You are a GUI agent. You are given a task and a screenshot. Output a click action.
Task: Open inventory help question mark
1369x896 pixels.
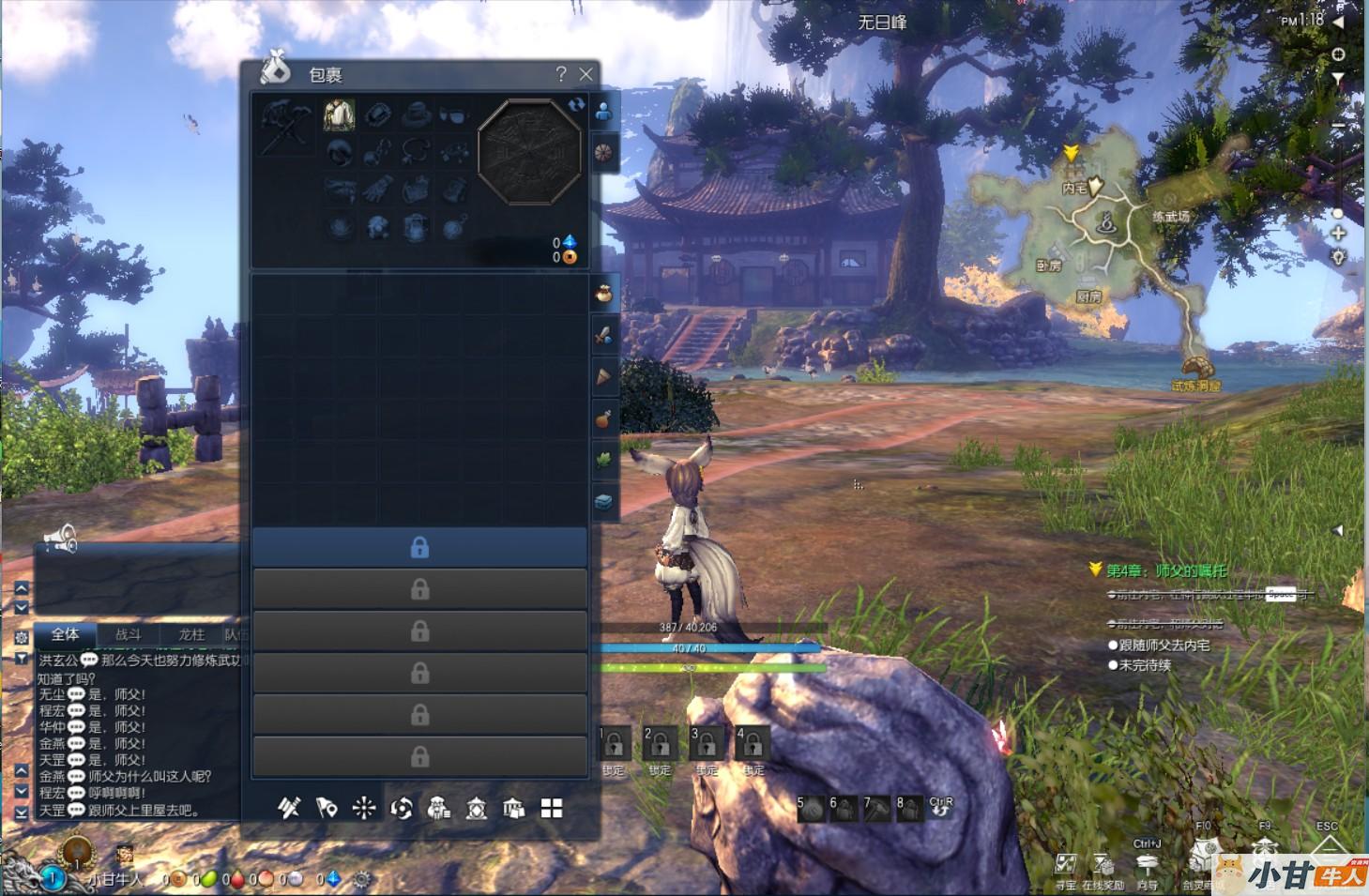pos(561,74)
